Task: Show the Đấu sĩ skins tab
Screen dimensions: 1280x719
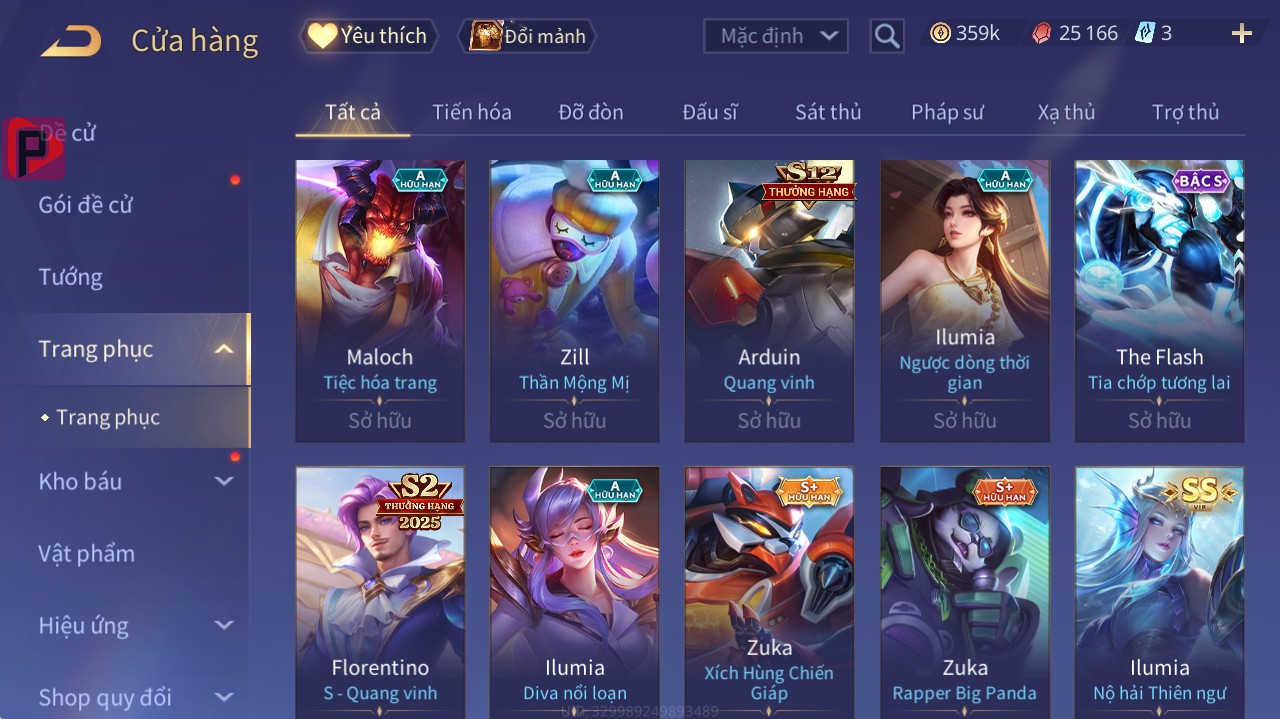Action: 710,112
